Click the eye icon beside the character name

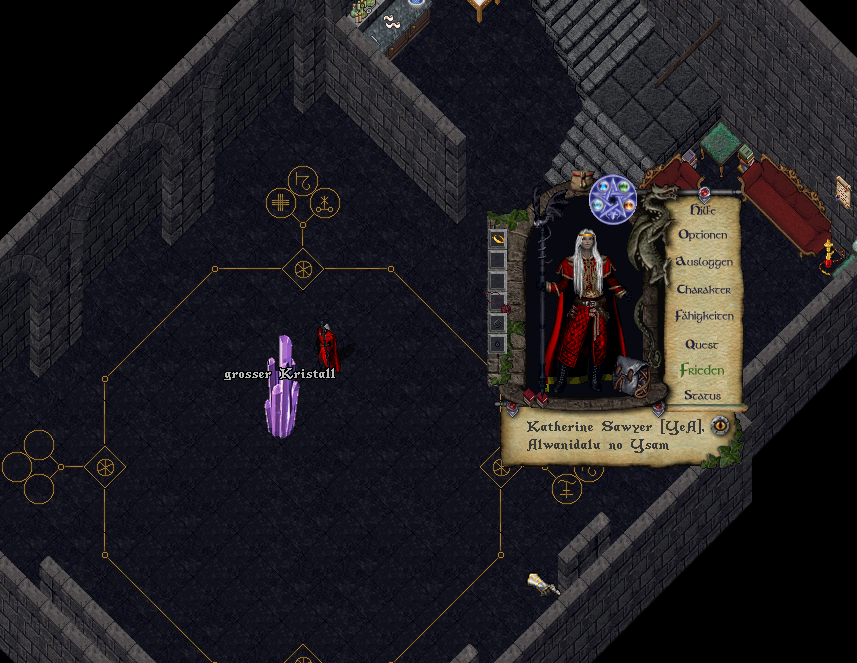click(x=719, y=427)
